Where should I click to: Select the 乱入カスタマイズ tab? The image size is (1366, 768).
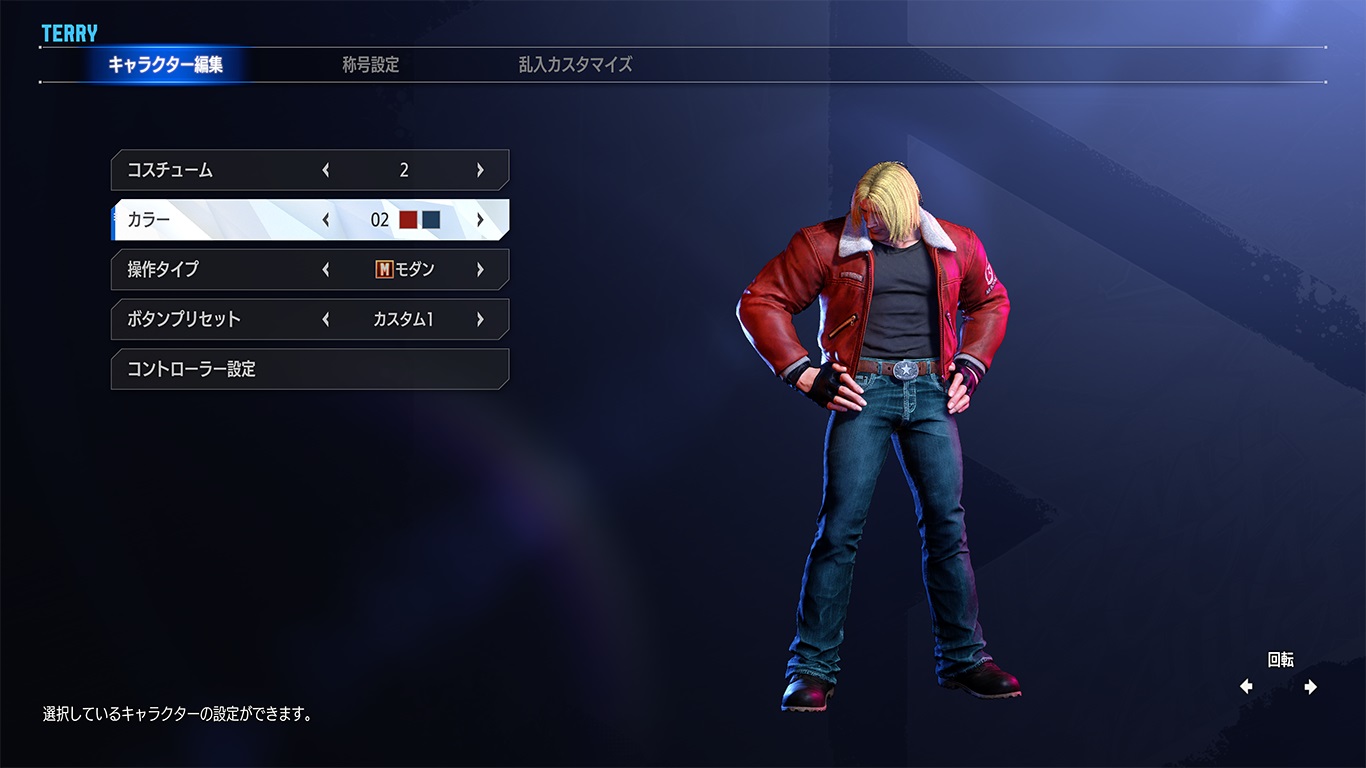[575, 65]
